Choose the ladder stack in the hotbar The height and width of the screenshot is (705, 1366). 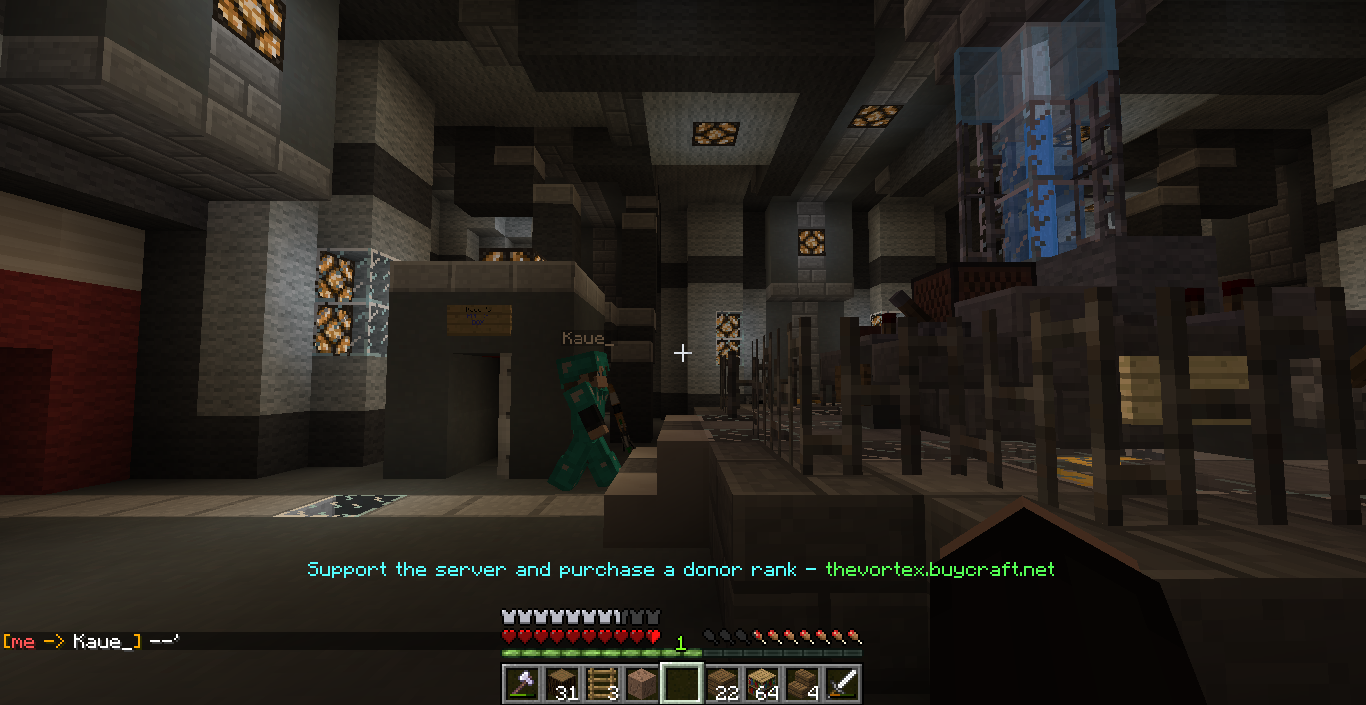(601, 684)
